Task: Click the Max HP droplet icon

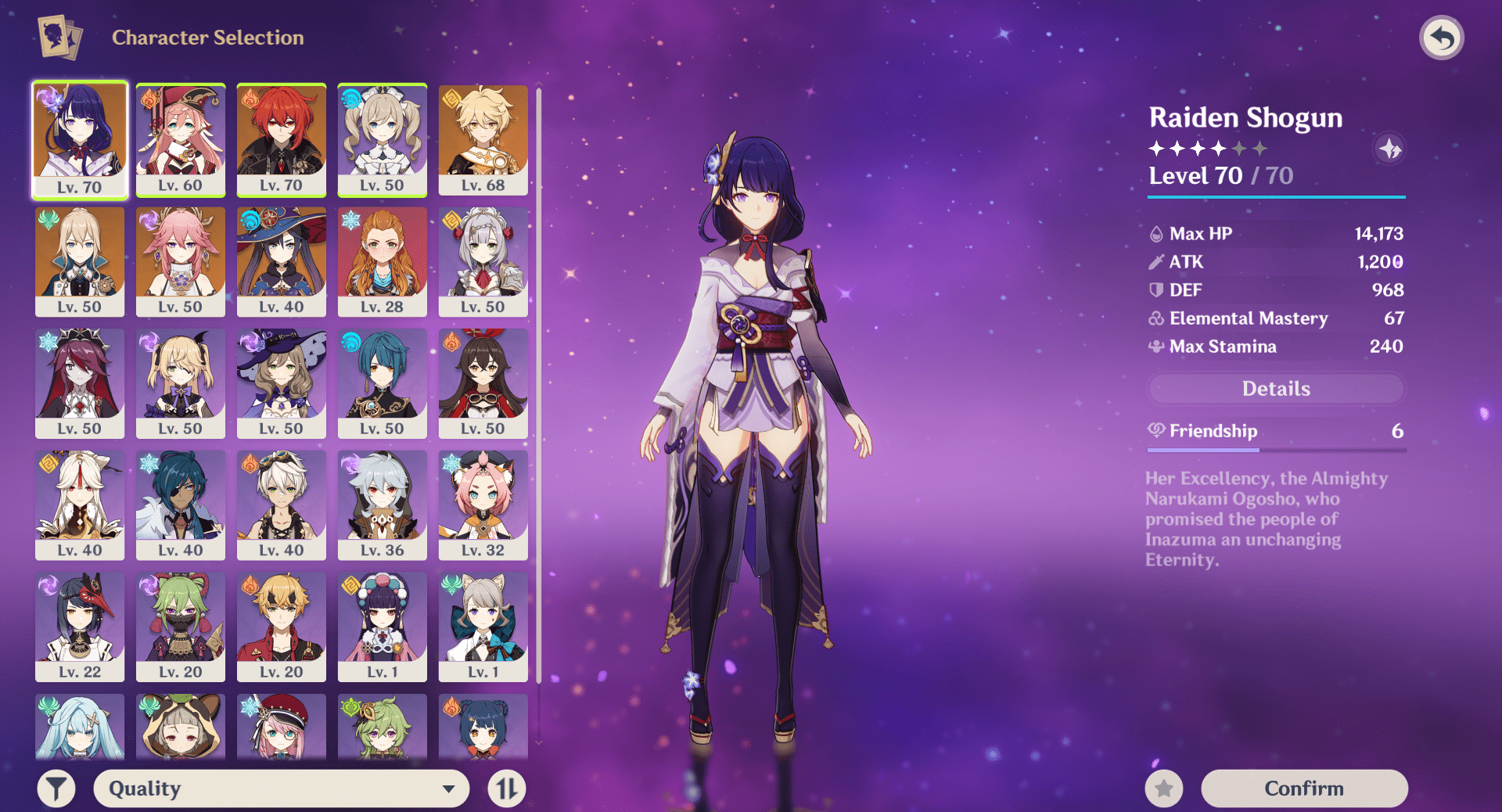Action: click(x=1155, y=233)
